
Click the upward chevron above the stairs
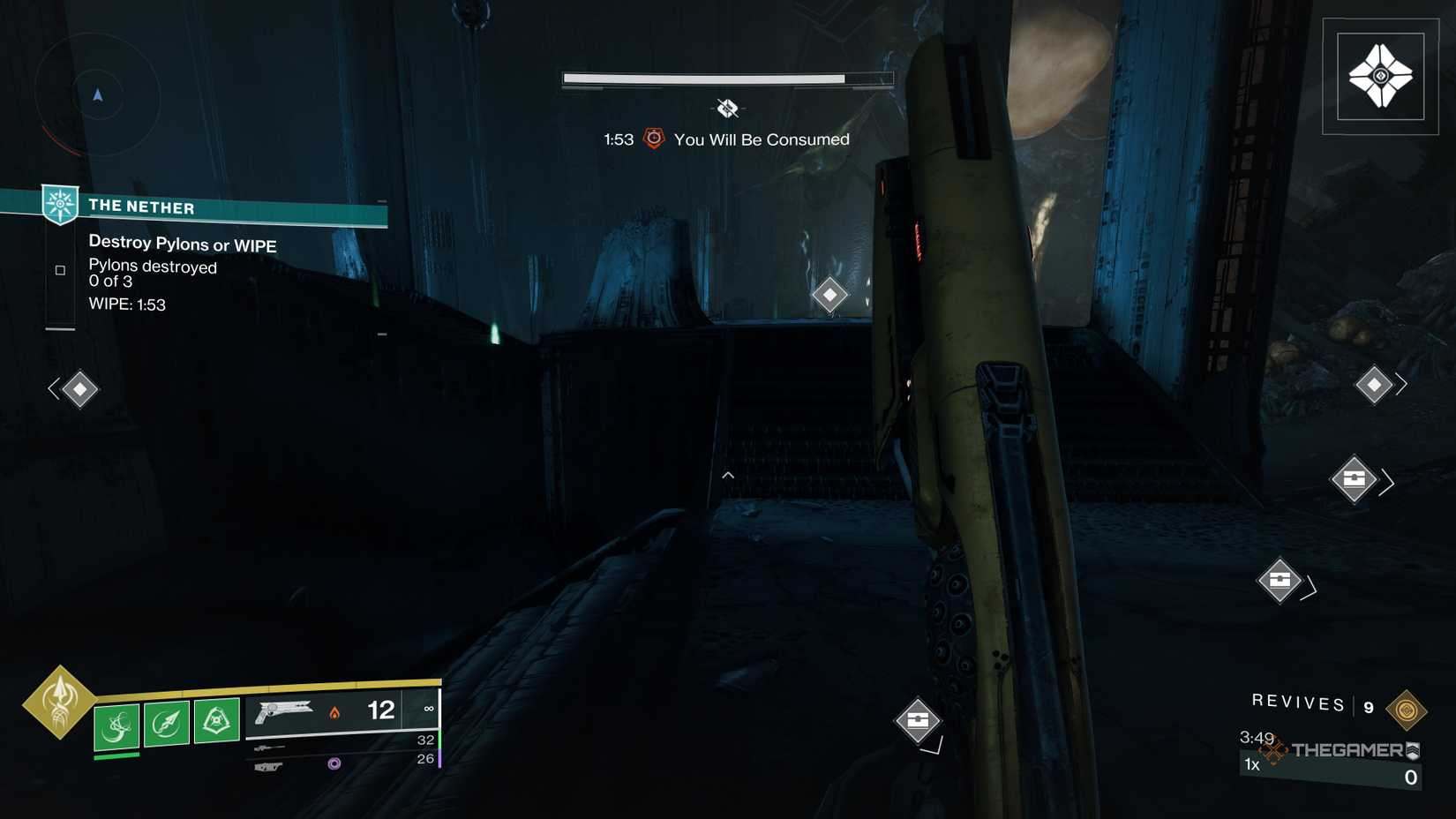[728, 475]
